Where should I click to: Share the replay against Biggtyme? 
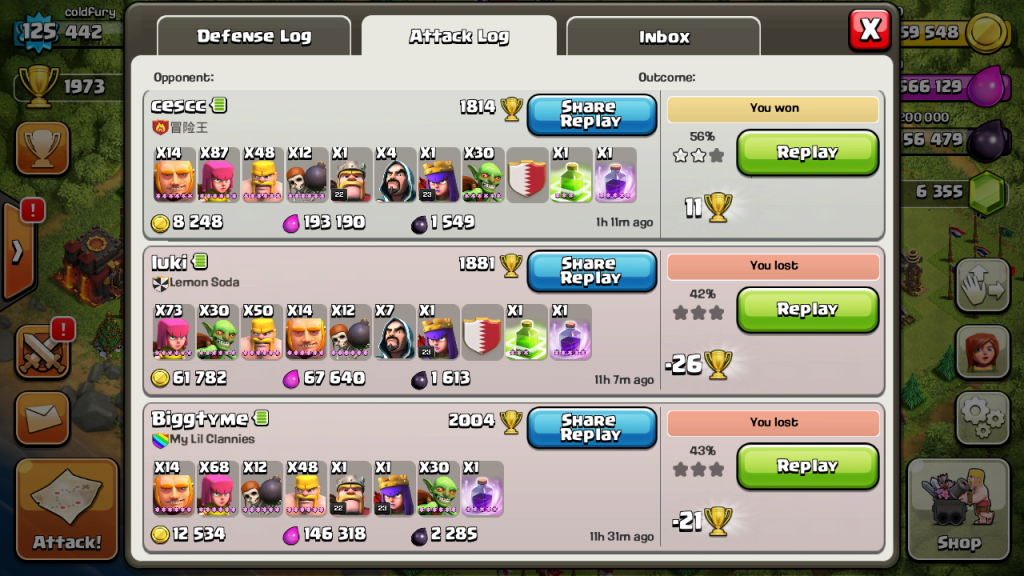coord(591,428)
